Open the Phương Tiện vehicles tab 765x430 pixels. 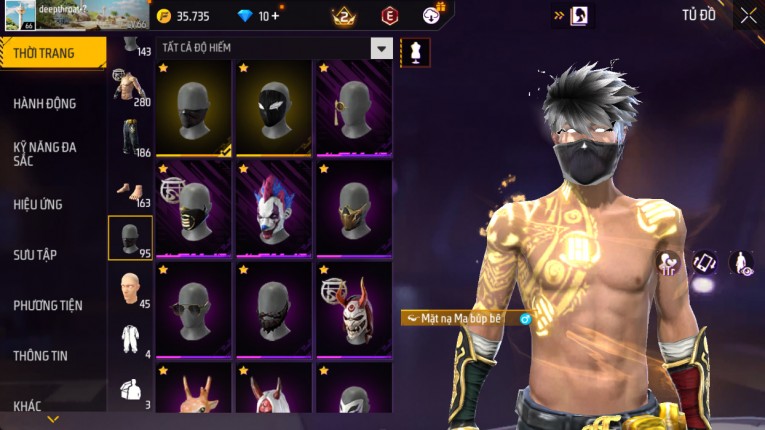(48, 305)
